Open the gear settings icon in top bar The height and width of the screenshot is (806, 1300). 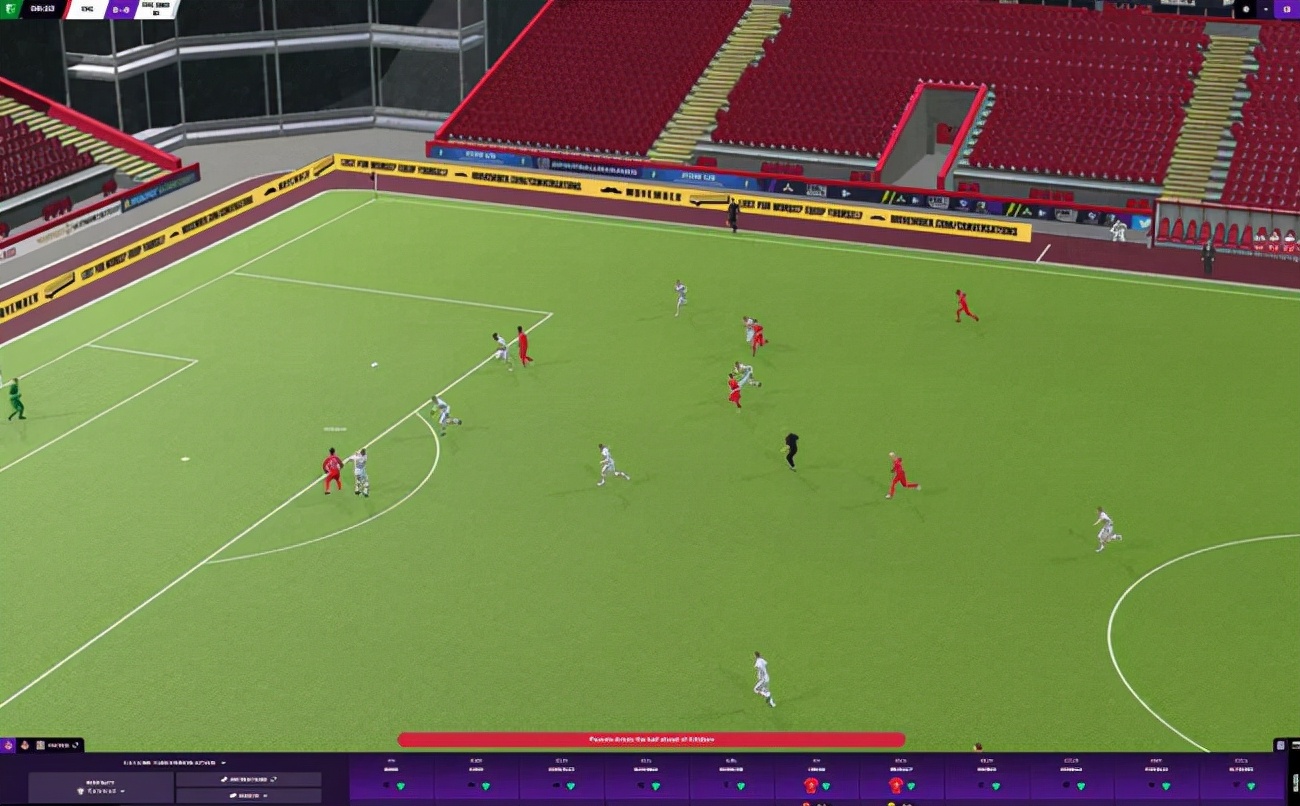pyautogui.click(x=1246, y=9)
